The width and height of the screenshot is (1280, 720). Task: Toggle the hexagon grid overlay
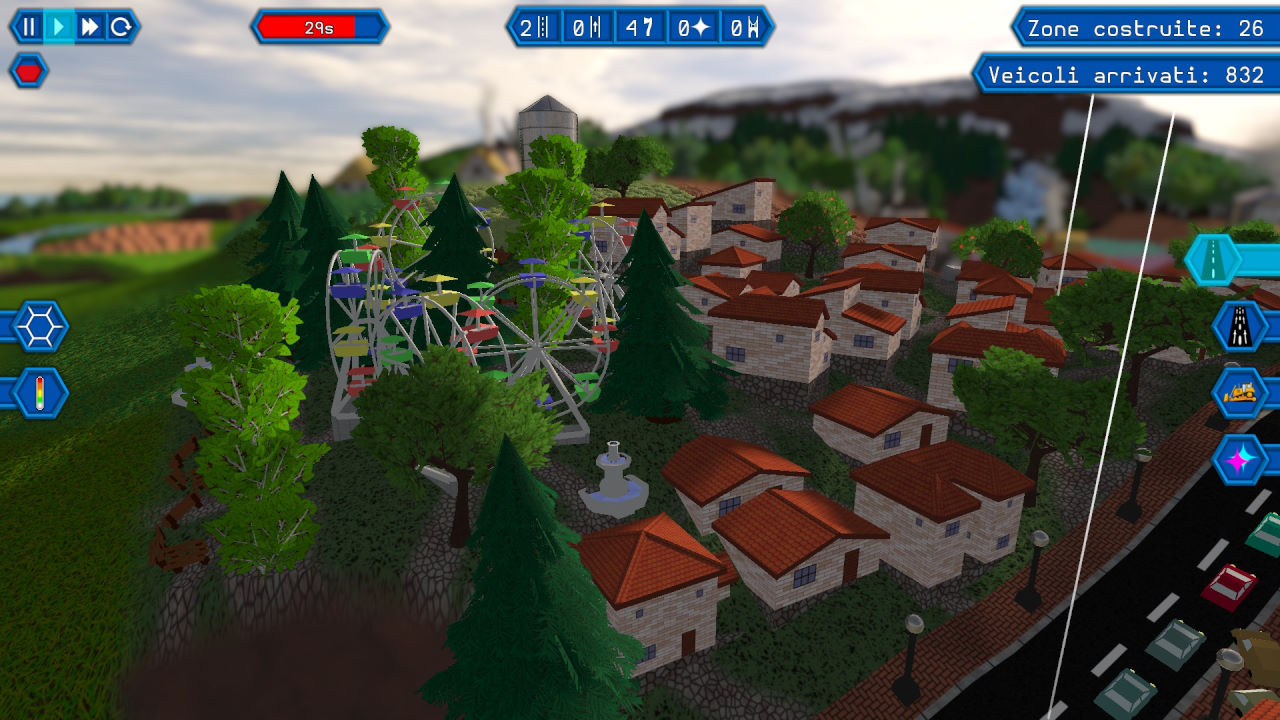40,326
